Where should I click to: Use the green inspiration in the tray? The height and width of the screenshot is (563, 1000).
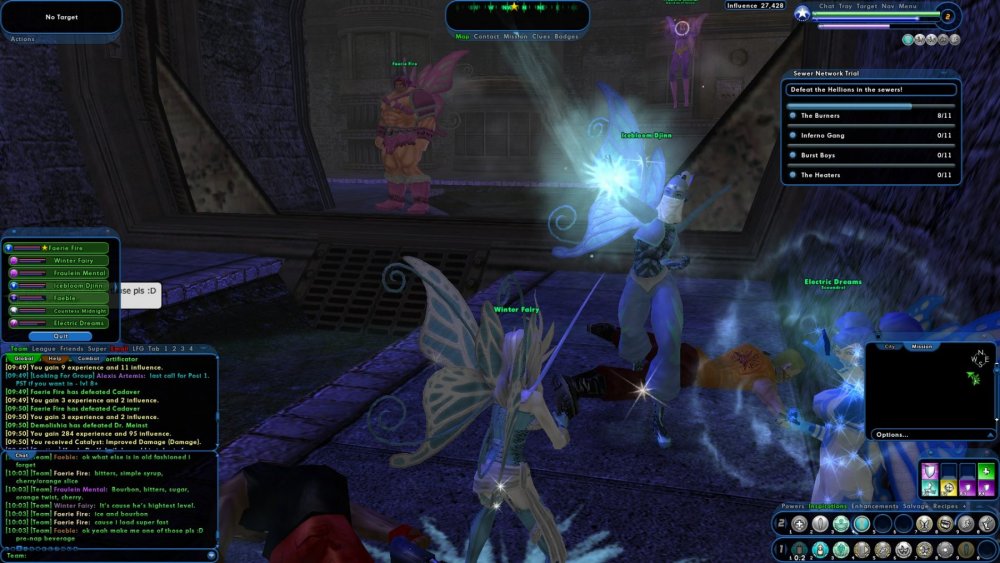[x=986, y=471]
